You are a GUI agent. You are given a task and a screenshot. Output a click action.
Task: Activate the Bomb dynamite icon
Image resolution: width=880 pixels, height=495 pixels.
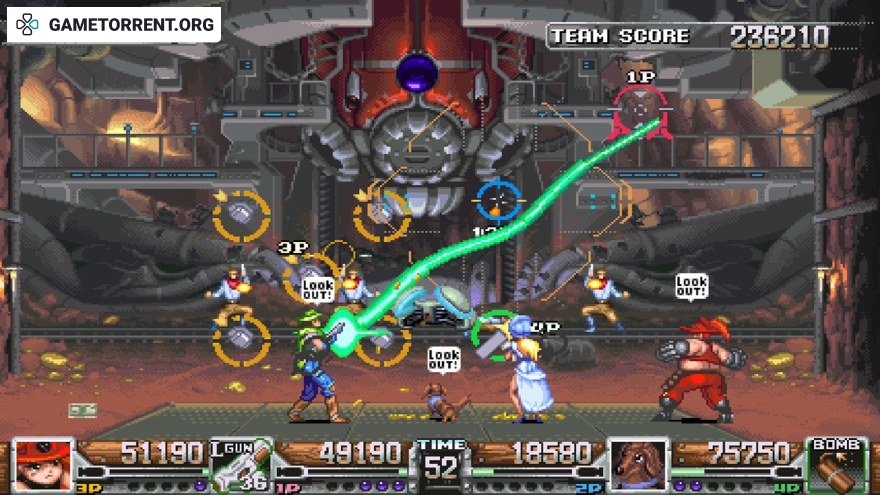tap(837, 466)
